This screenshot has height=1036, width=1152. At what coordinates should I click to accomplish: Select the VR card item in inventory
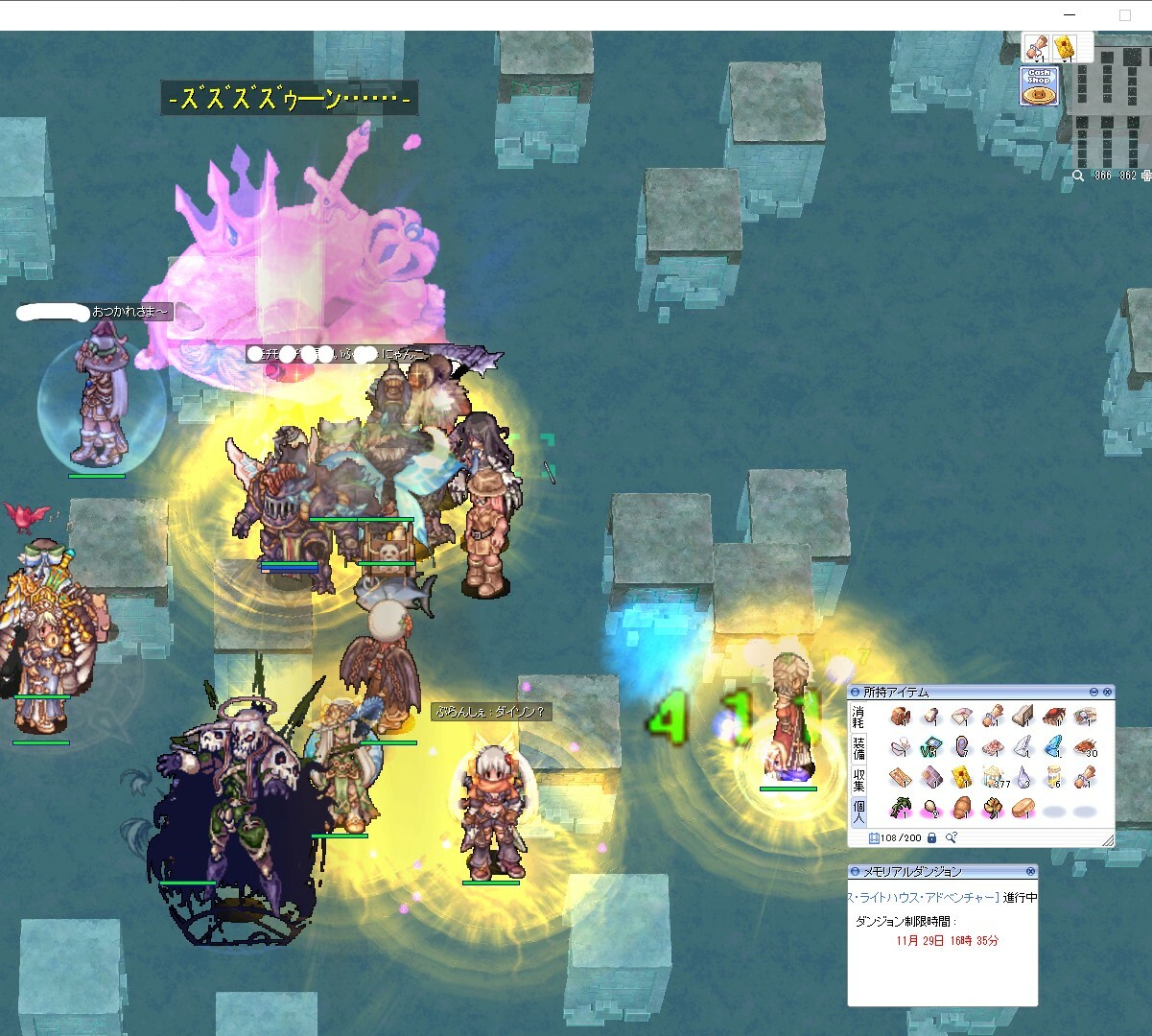click(x=930, y=747)
